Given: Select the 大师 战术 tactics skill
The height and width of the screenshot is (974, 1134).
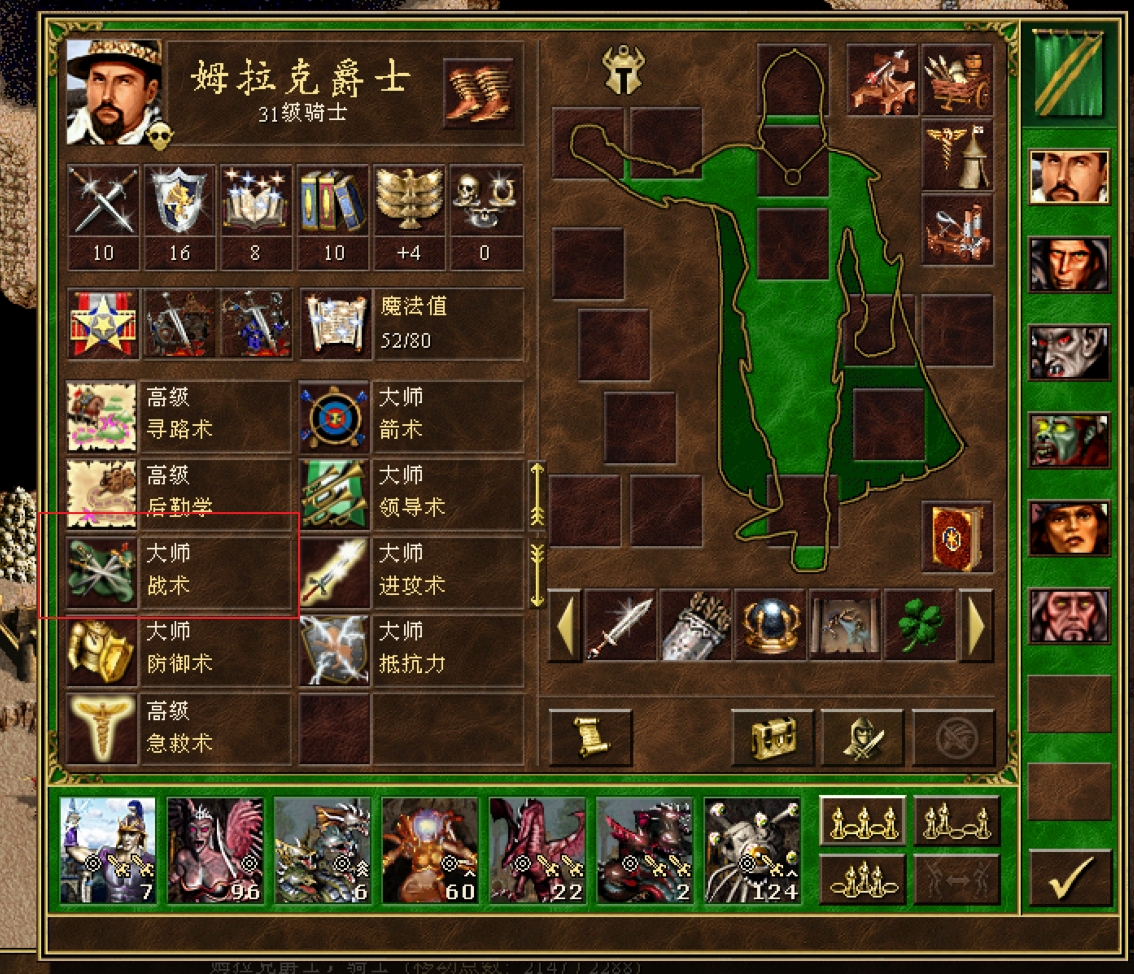Looking at the screenshot, I should tap(178, 572).
